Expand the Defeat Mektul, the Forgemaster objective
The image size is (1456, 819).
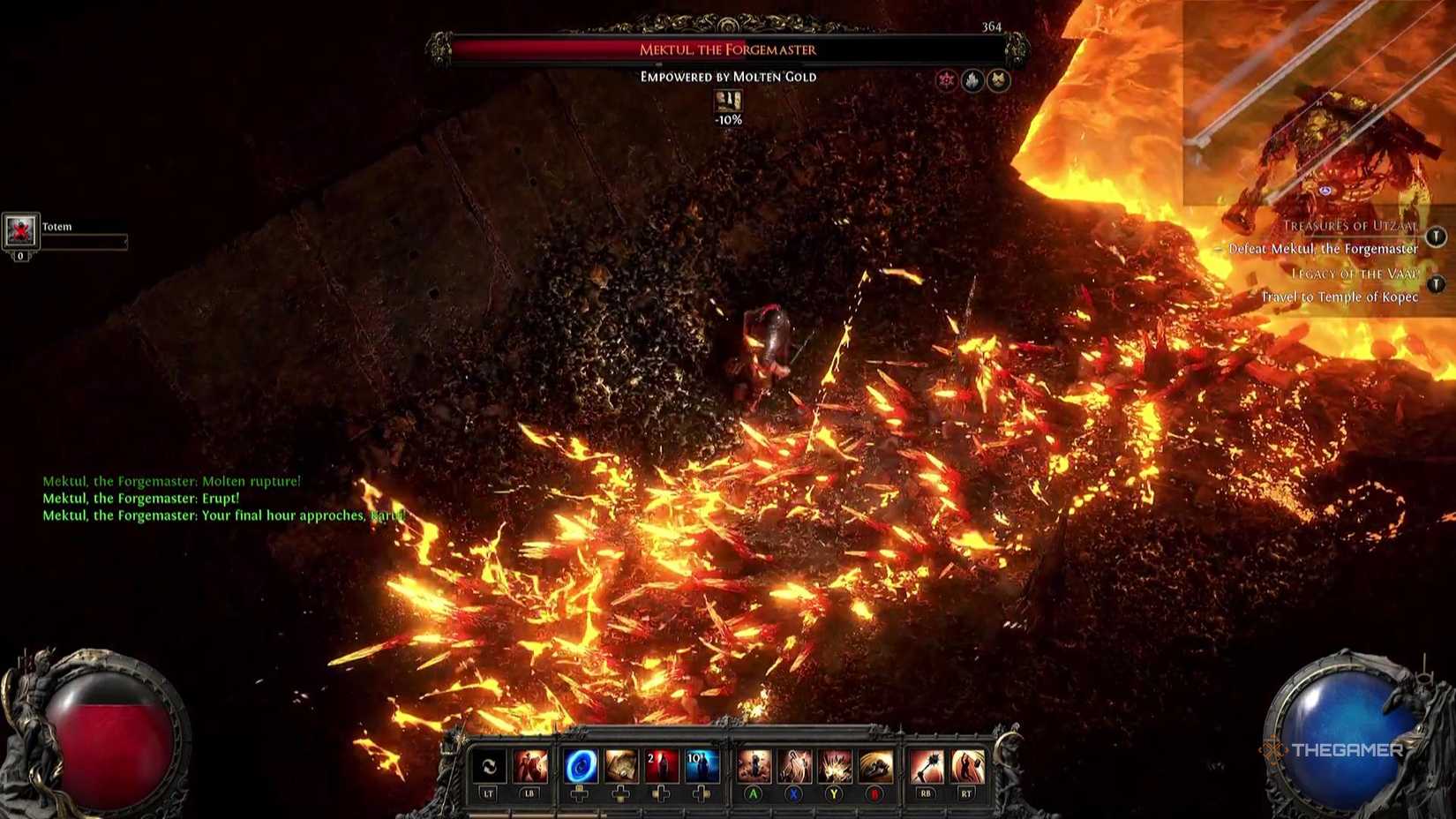1324,249
